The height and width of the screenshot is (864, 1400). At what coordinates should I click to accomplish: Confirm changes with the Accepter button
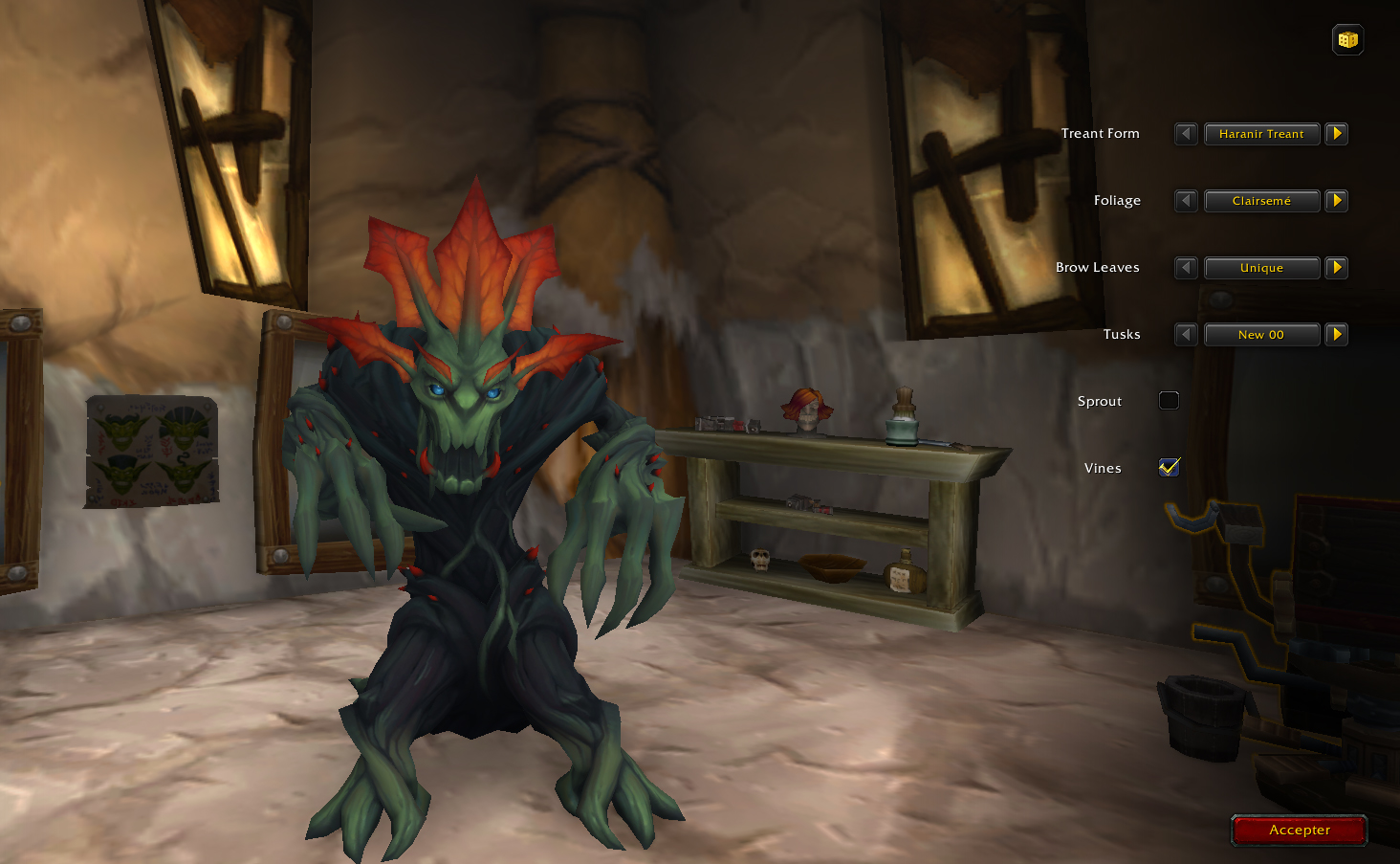1299,831
